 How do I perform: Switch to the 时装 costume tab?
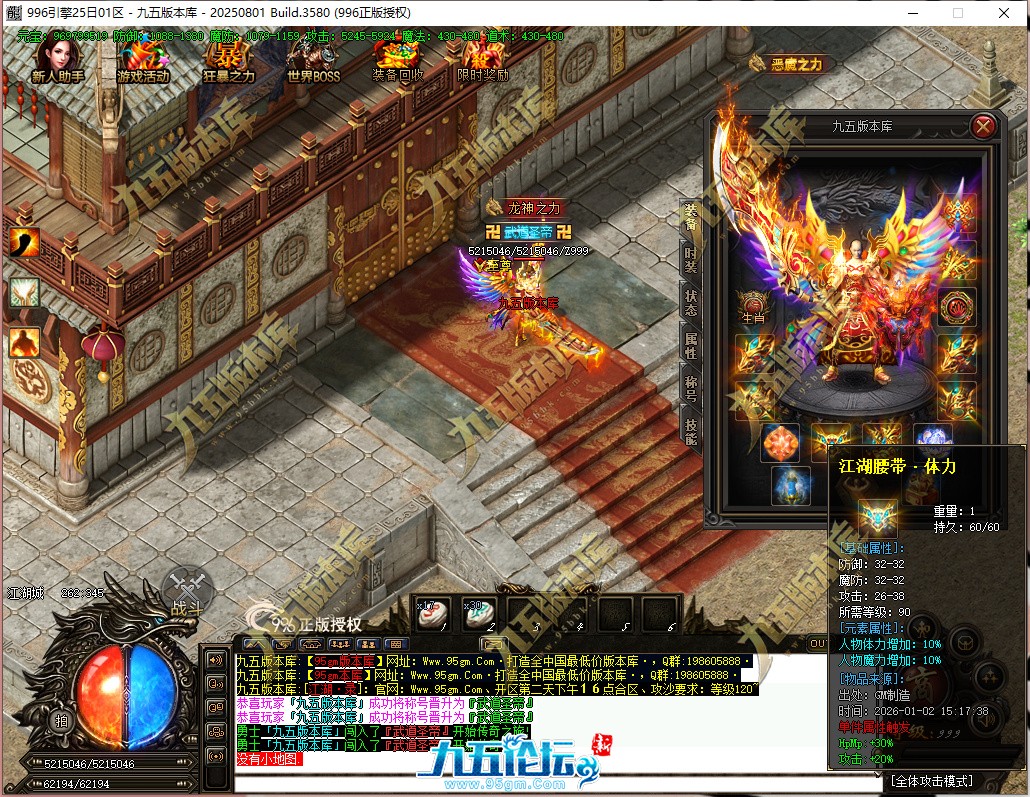(x=690, y=262)
